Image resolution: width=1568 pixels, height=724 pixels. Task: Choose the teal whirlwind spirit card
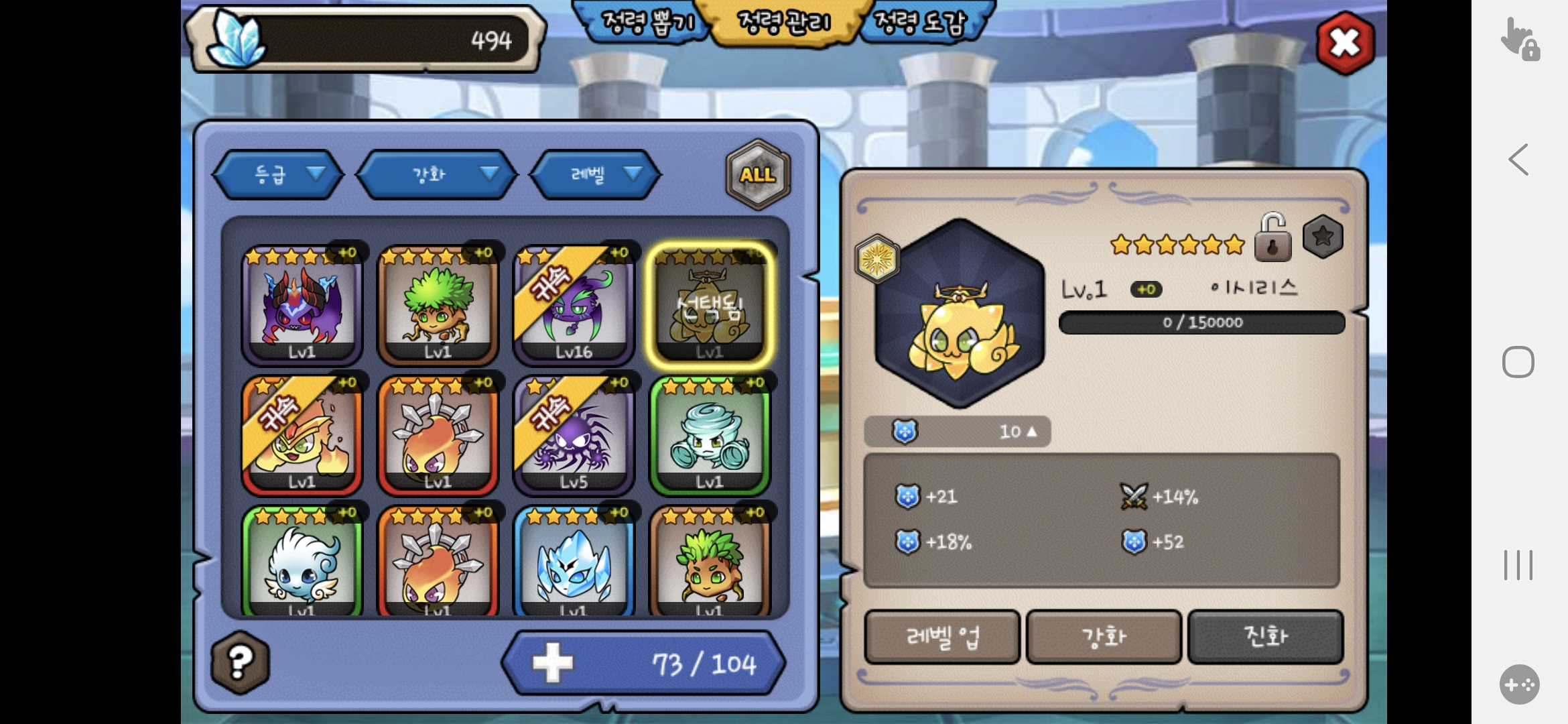710,436
